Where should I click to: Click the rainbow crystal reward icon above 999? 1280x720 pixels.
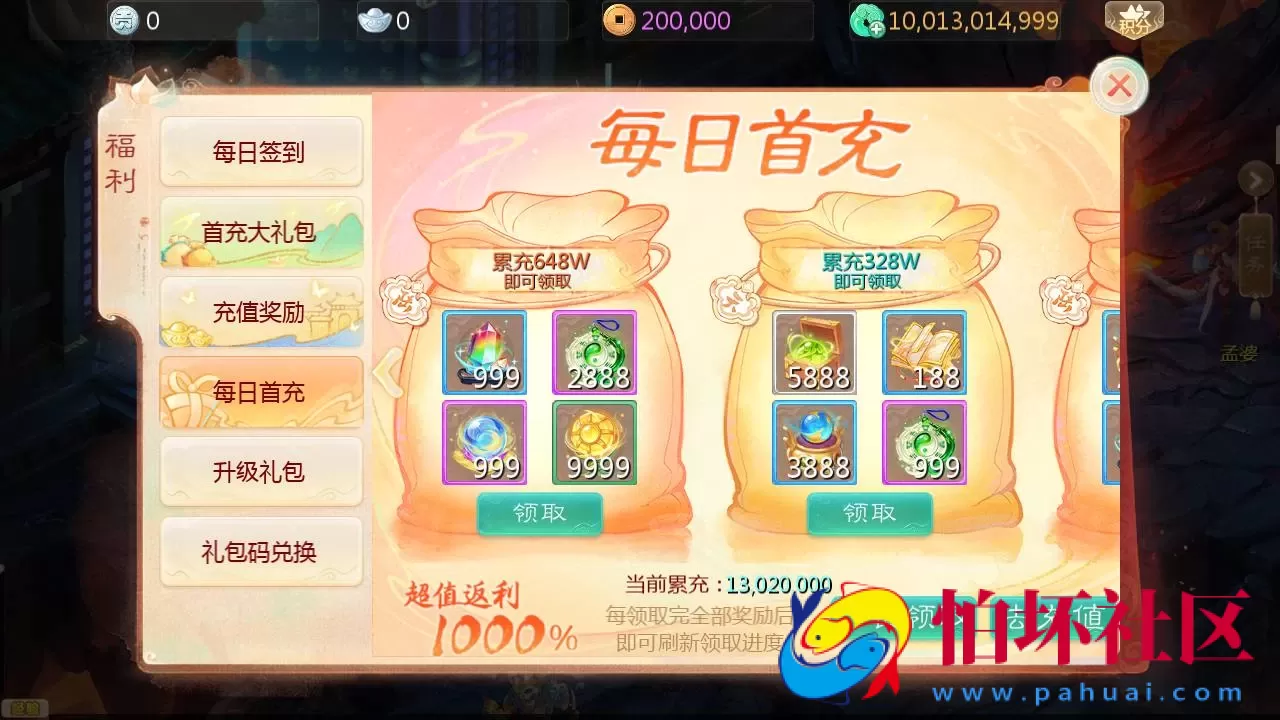(484, 350)
